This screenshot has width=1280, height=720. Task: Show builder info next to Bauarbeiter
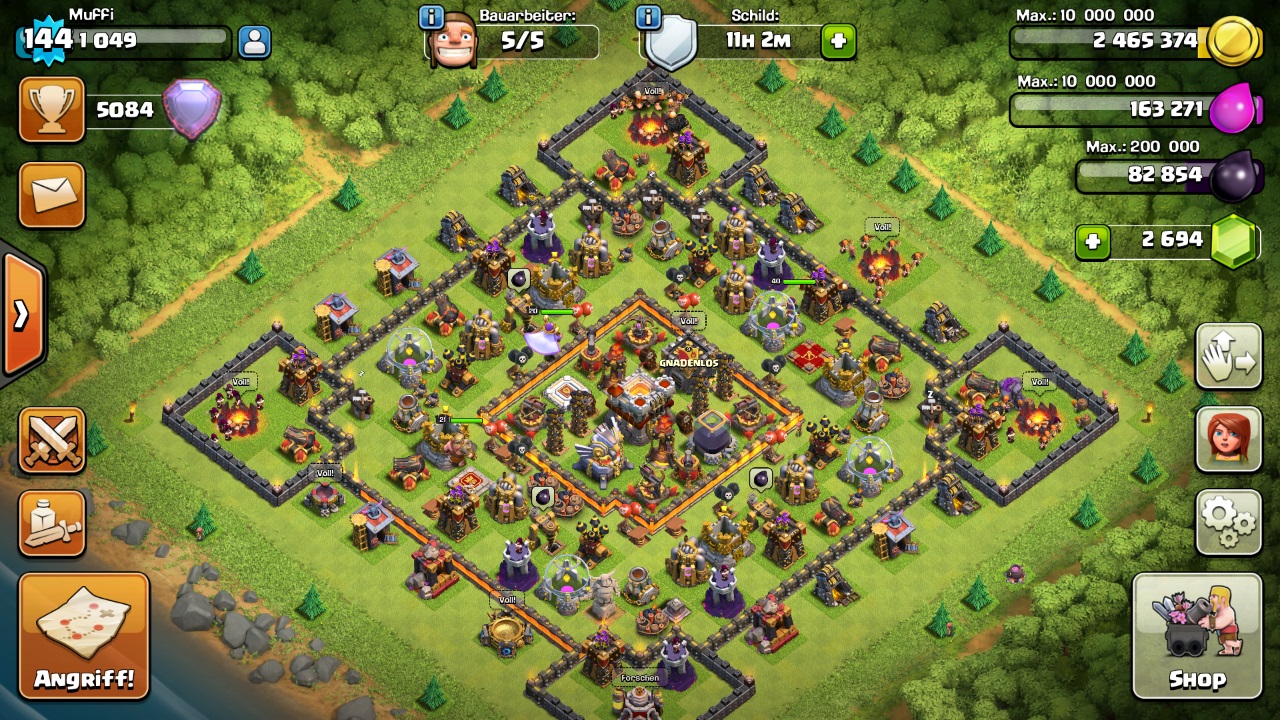[x=431, y=17]
